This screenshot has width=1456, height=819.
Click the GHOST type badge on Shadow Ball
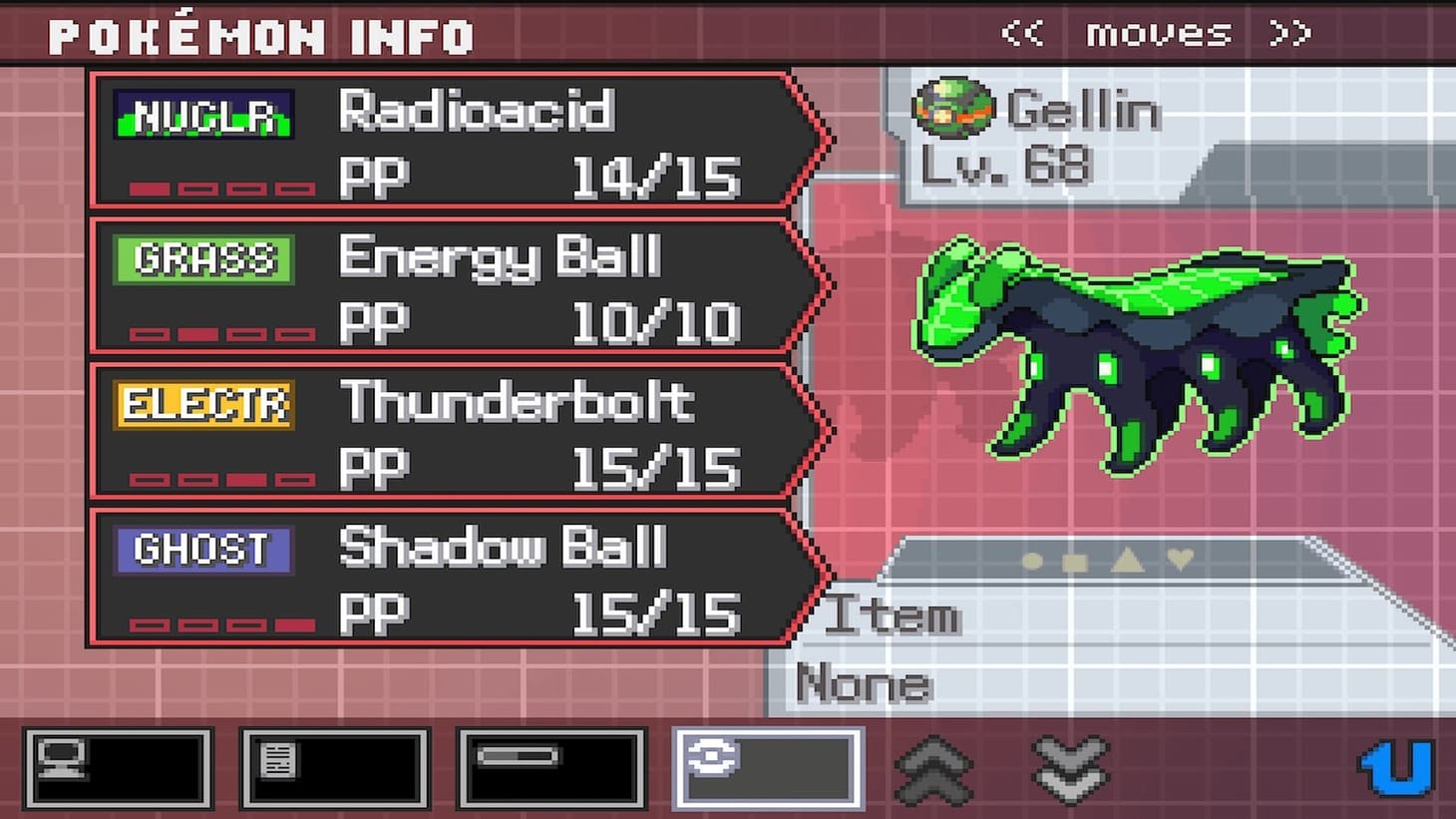point(201,549)
